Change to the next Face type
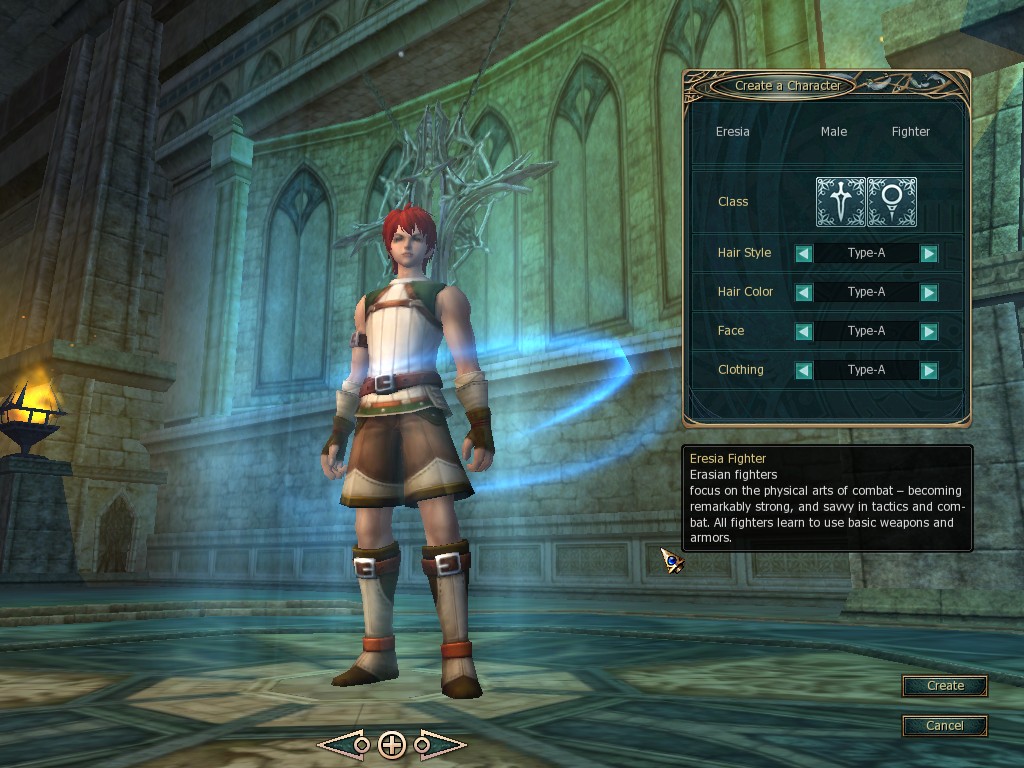Image resolution: width=1024 pixels, height=768 pixels. (929, 331)
